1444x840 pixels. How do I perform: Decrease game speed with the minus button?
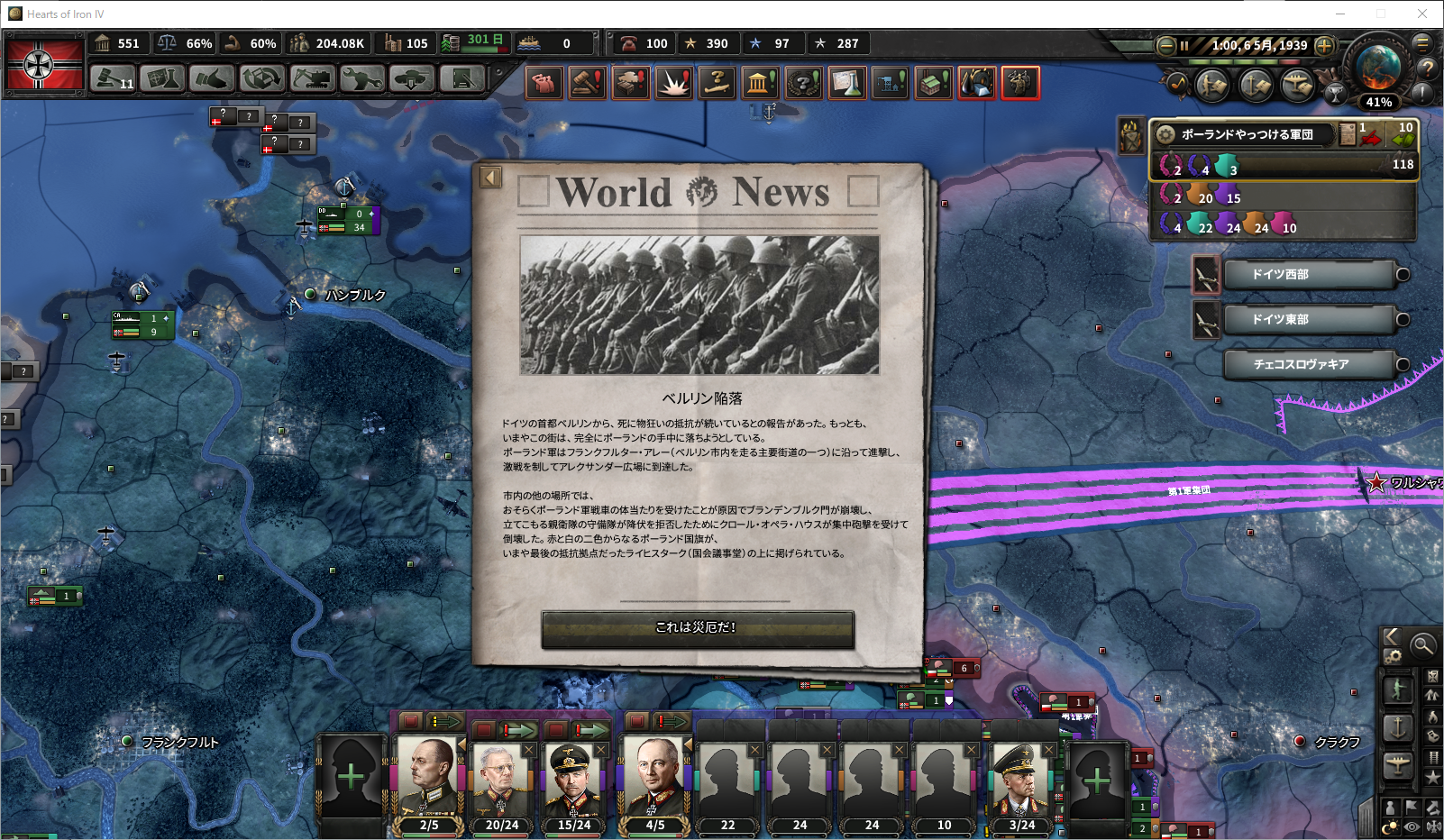tap(1165, 45)
